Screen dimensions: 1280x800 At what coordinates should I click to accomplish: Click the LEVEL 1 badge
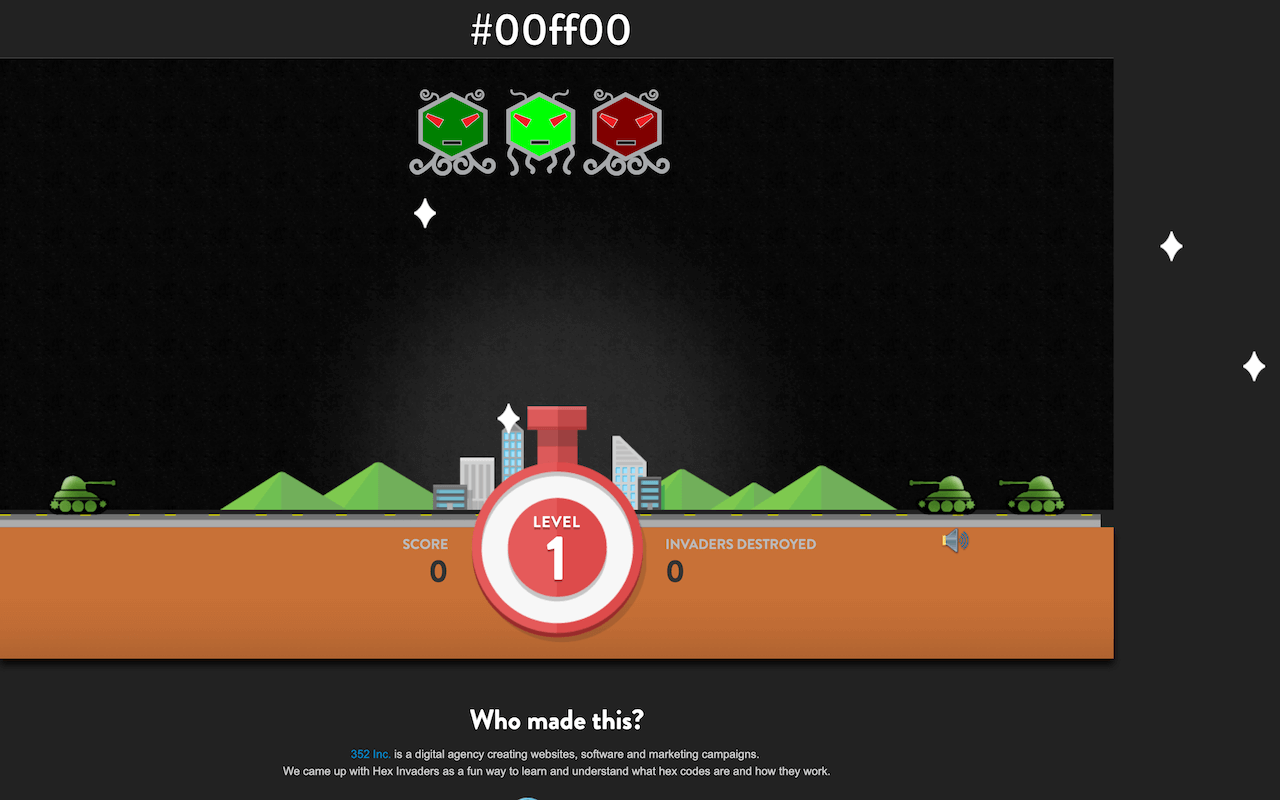[557, 545]
